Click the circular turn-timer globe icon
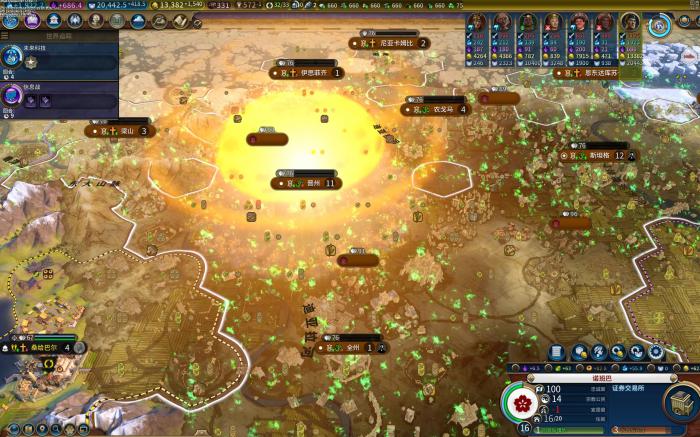This screenshot has height=437, width=700. [659, 26]
